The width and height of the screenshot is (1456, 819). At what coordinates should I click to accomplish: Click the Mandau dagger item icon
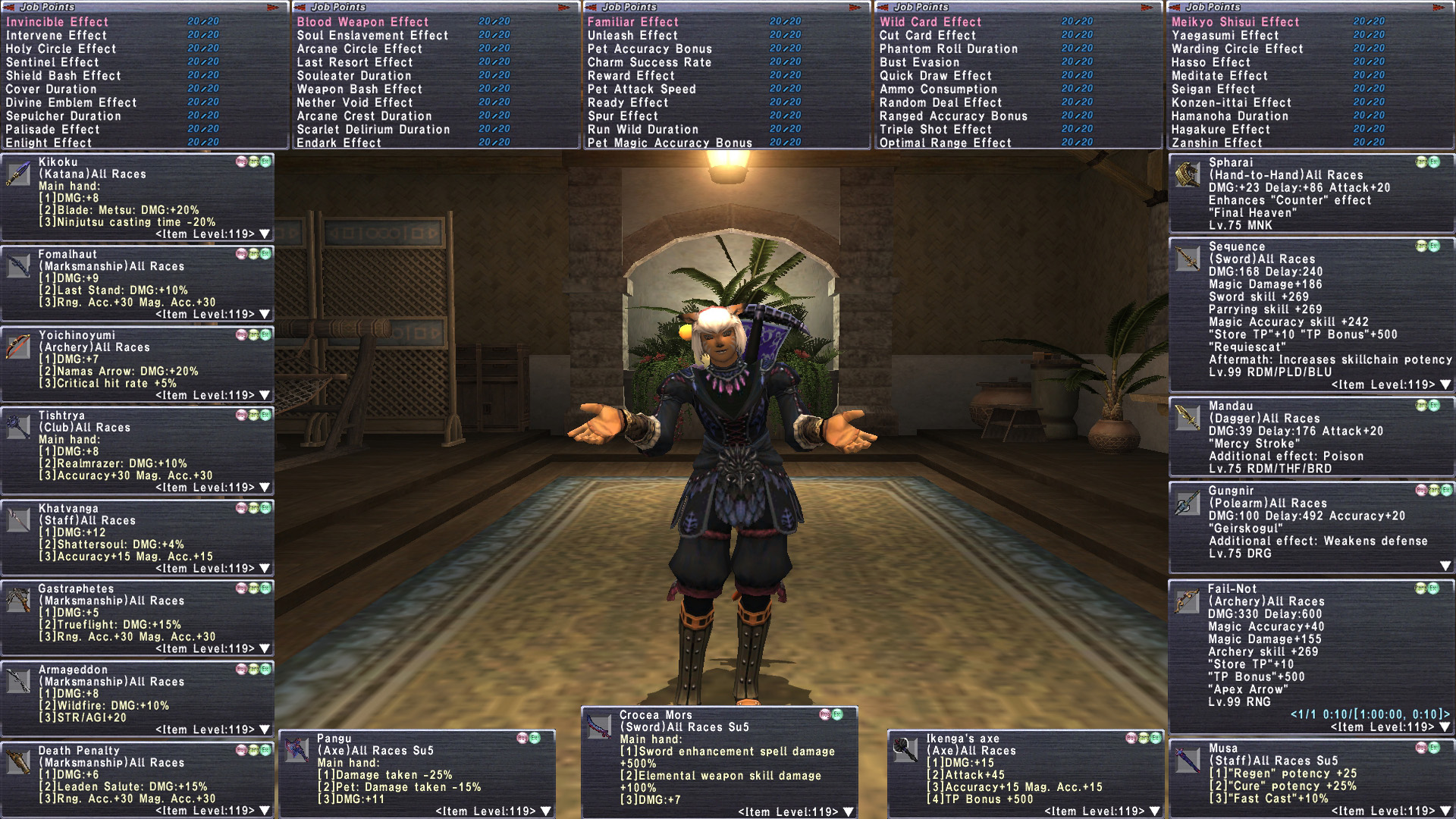click(1188, 418)
